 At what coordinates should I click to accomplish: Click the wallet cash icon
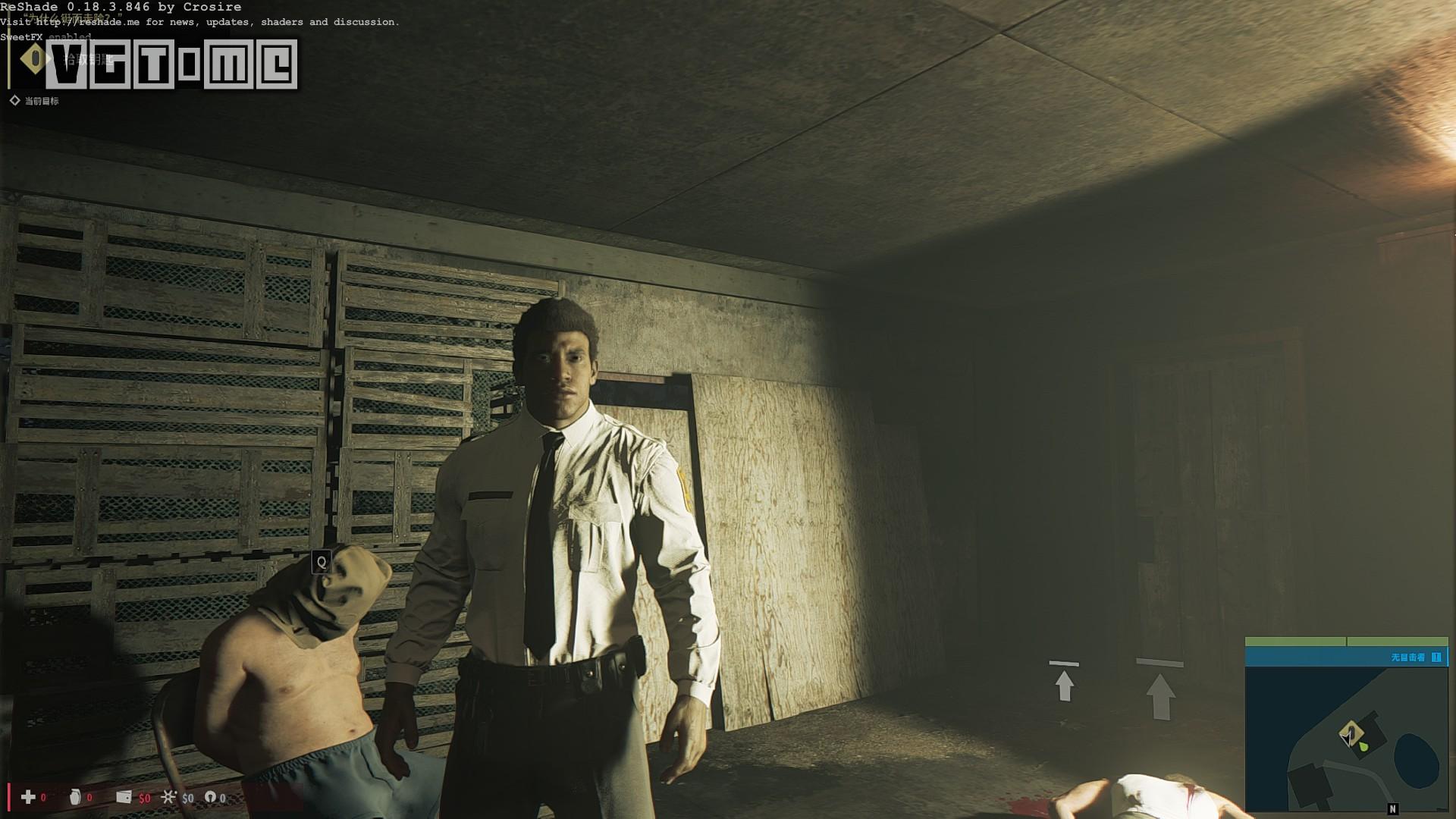pos(124,797)
